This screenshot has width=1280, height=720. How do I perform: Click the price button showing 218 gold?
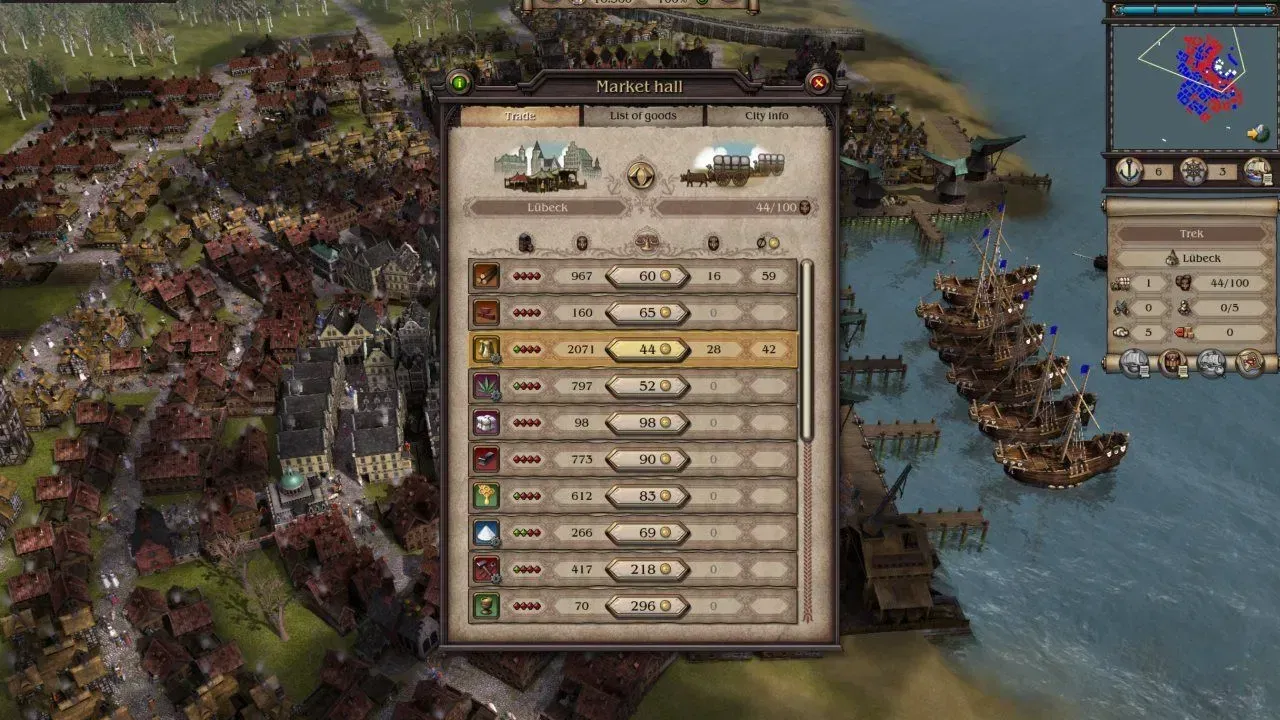(647, 570)
